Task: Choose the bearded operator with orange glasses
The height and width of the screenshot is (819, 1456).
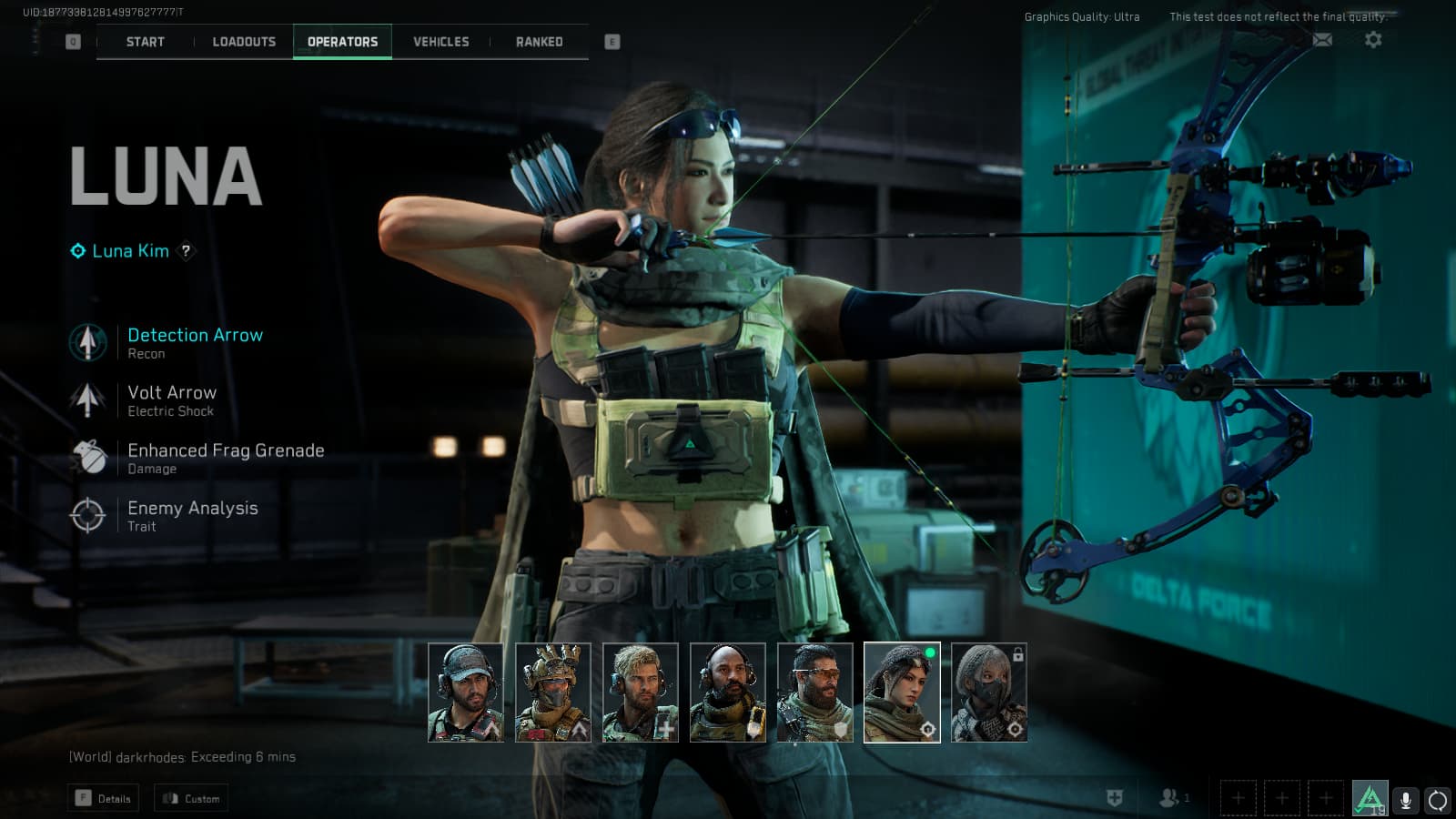Action: (x=814, y=693)
